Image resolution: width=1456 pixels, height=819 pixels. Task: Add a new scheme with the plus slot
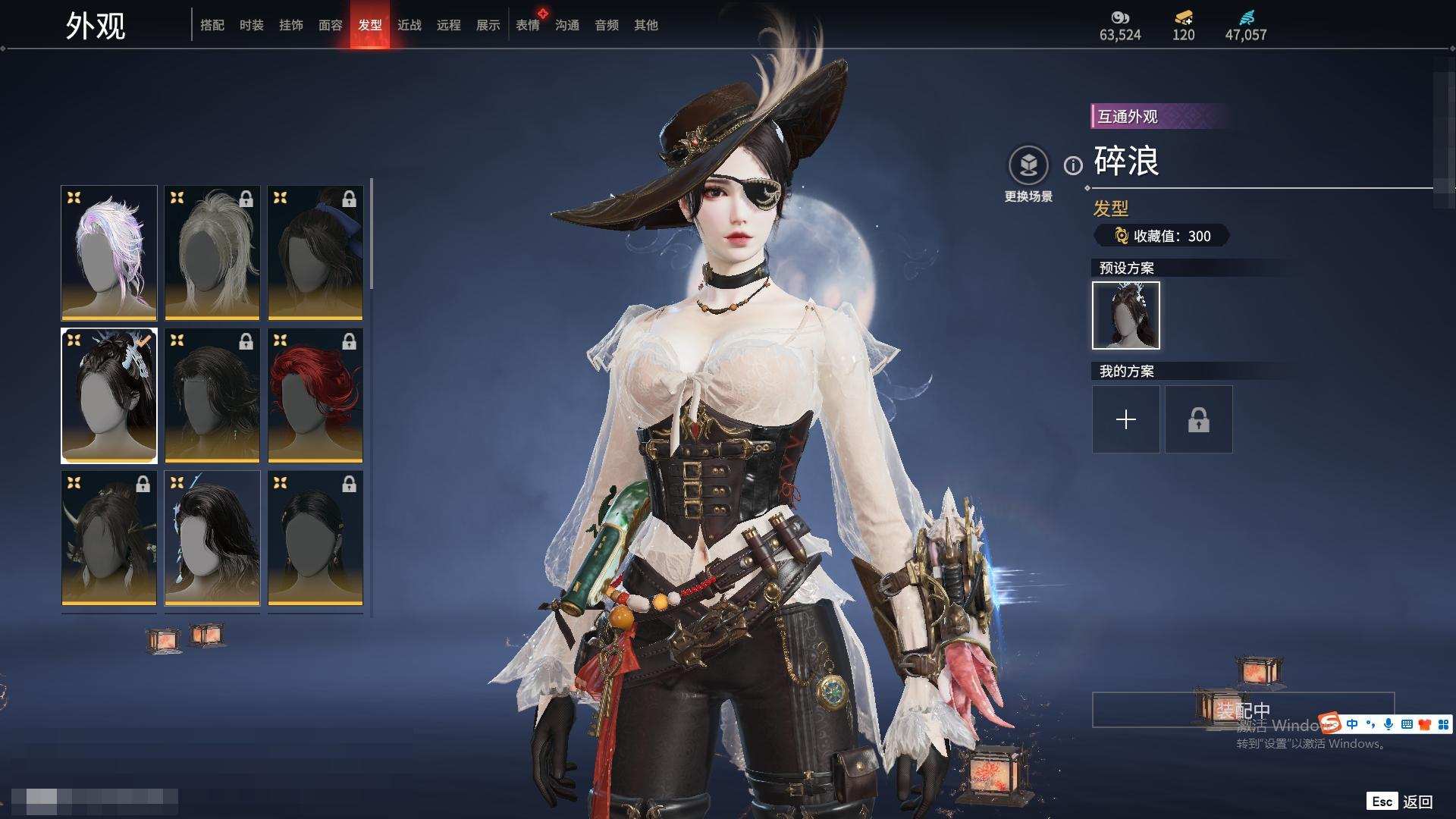(1126, 419)
